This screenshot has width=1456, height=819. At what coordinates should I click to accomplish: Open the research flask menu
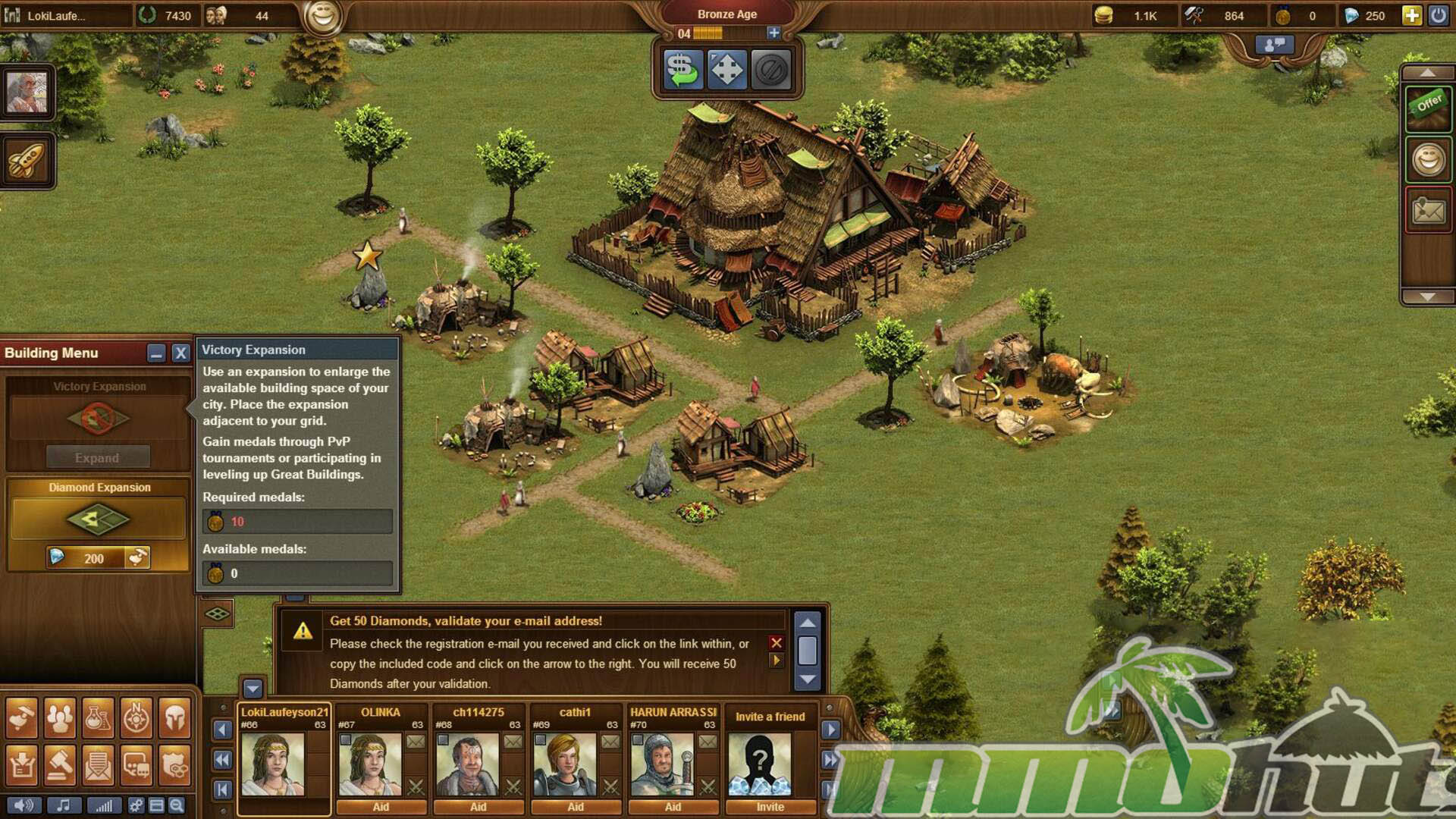(x=98, y=717)
